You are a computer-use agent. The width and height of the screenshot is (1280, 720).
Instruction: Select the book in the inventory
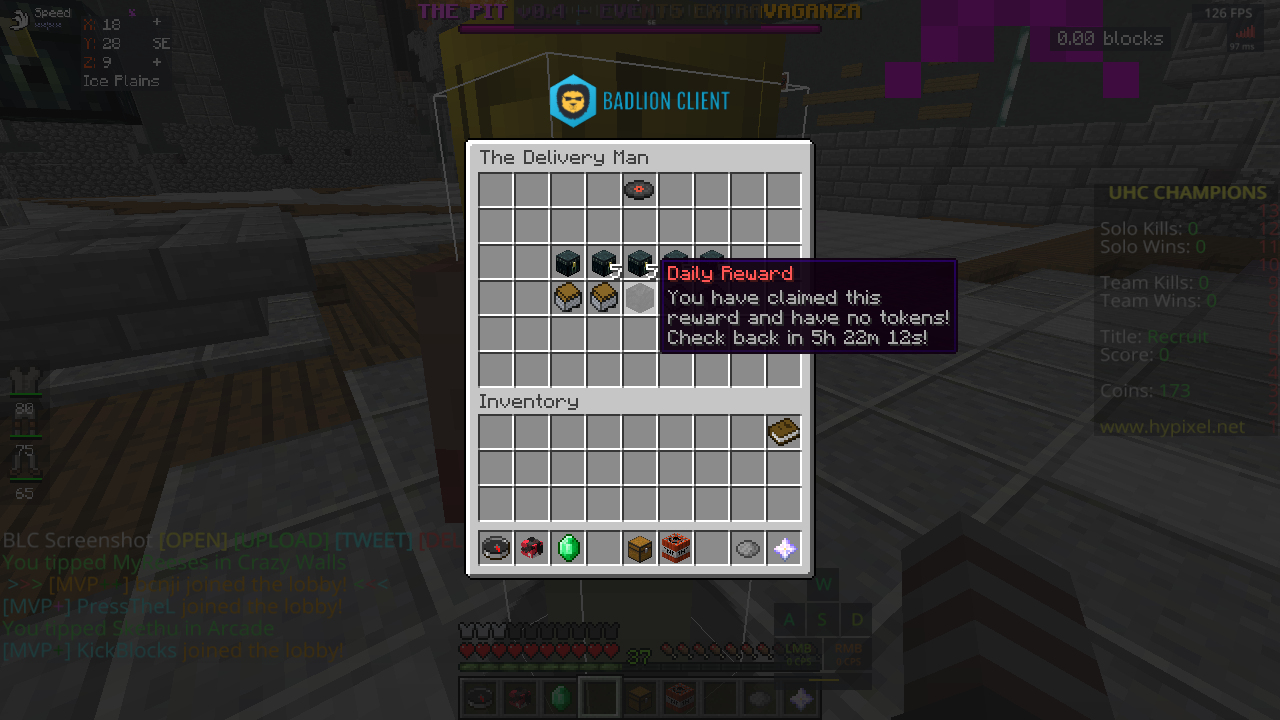(x=784, y=431)
